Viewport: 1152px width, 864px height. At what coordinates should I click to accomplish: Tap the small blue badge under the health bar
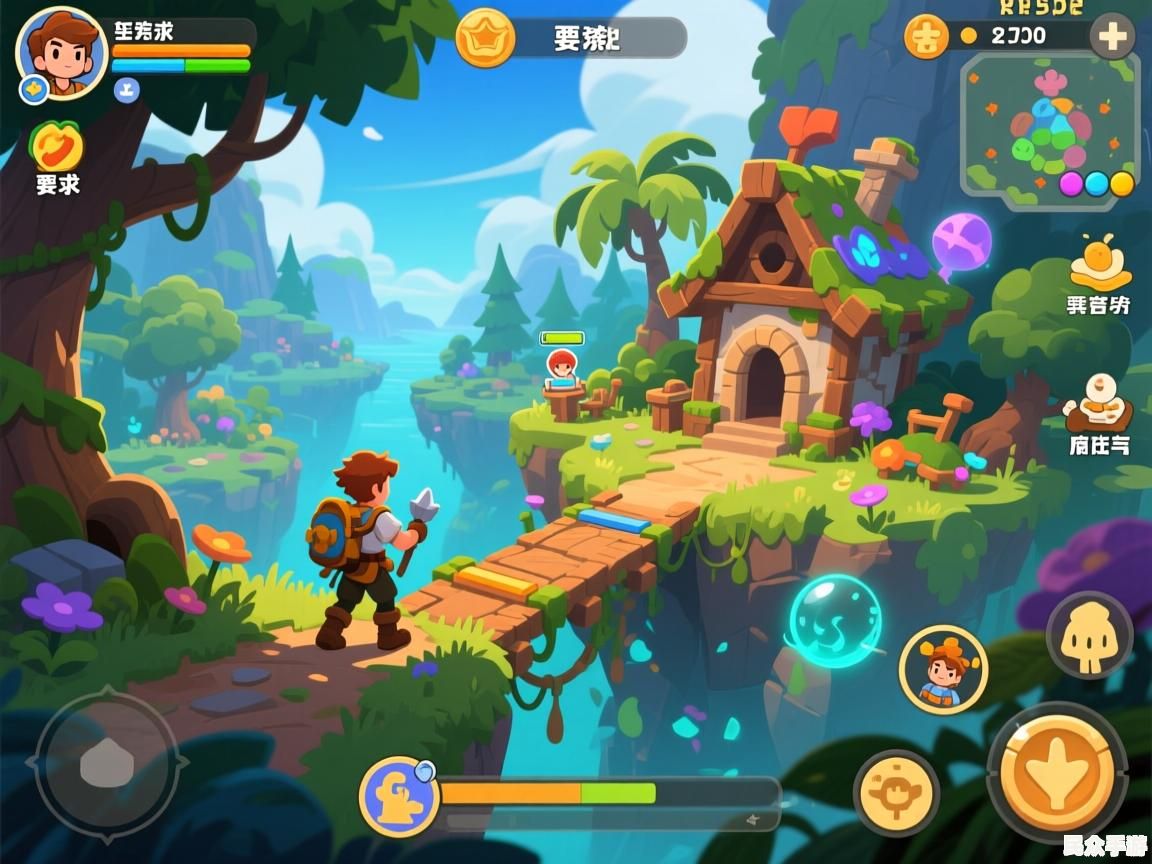tap(126, 90)
